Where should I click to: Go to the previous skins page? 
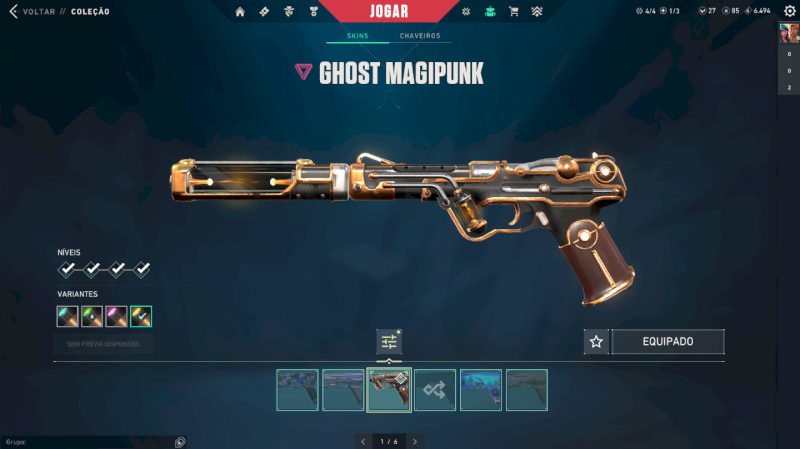pyautogui.click(x=363, y=441)
